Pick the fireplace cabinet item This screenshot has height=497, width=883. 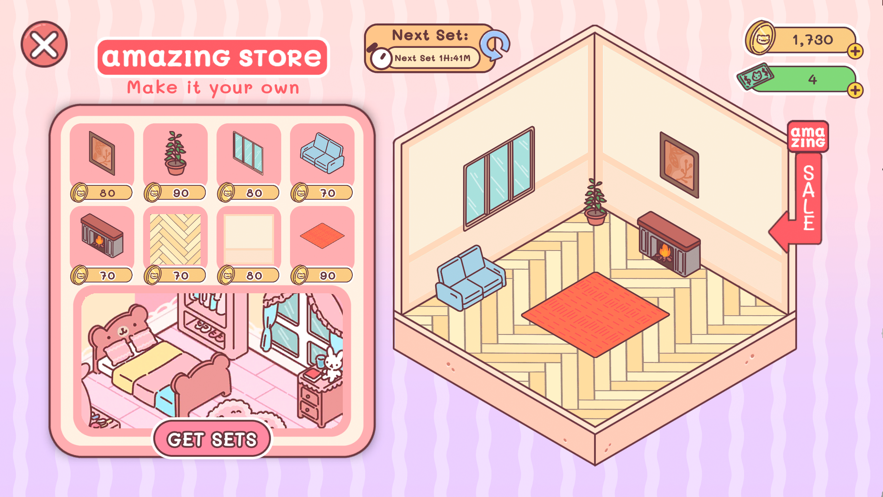(x=102, y=243)
